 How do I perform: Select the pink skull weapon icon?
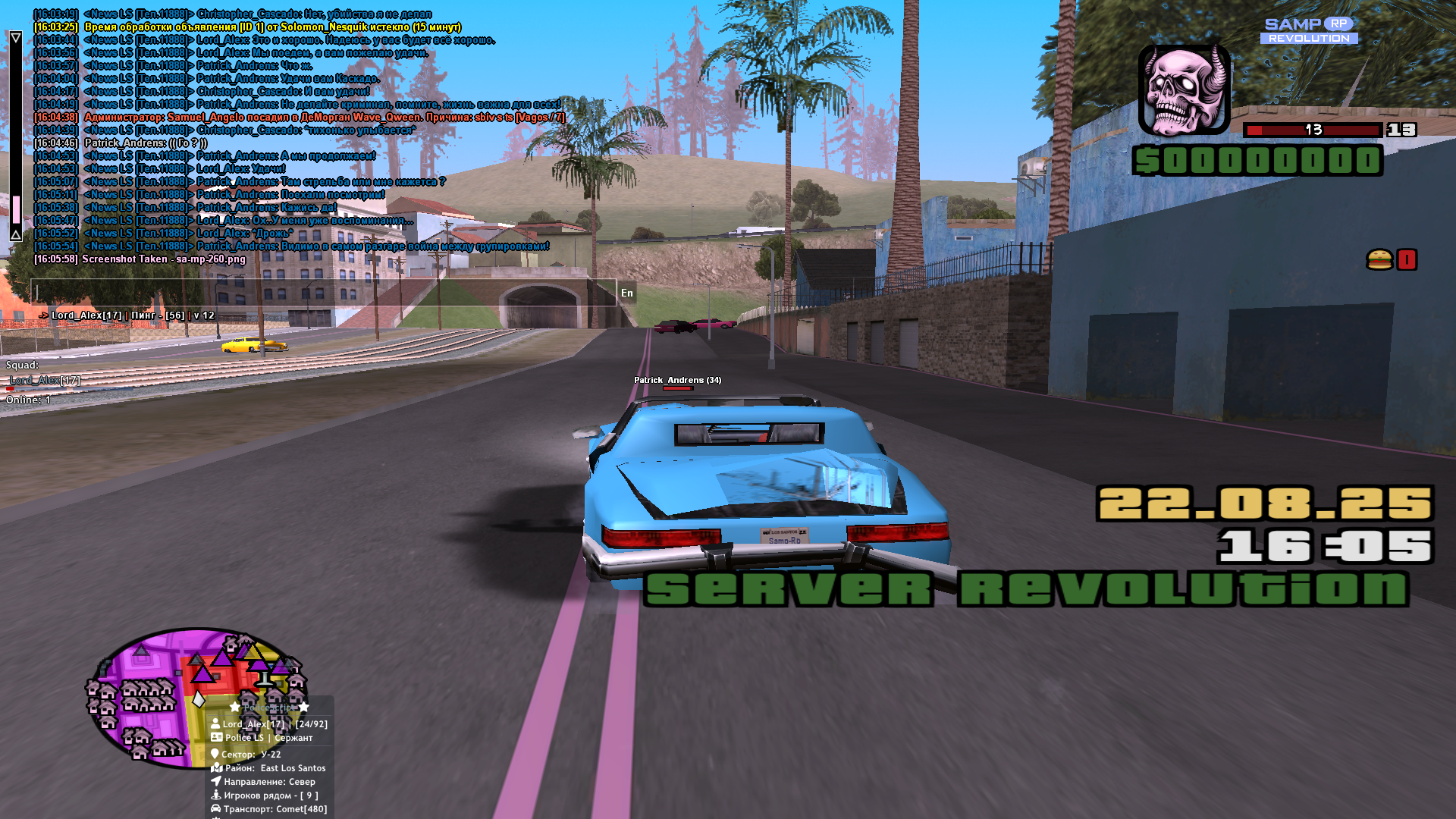[x=1184, y=89]
